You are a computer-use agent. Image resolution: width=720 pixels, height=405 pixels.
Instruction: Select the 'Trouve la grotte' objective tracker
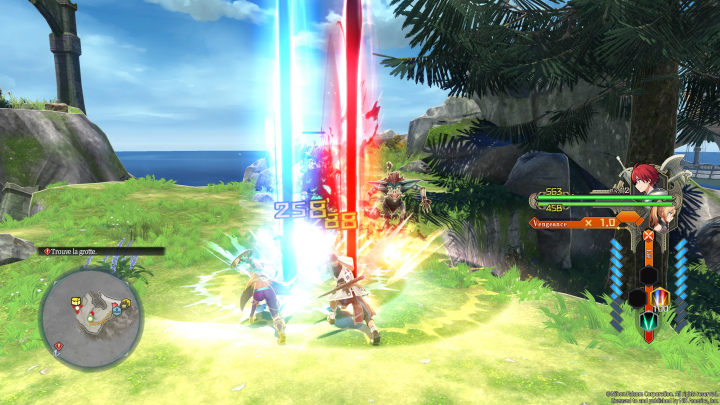coord(102,251)
